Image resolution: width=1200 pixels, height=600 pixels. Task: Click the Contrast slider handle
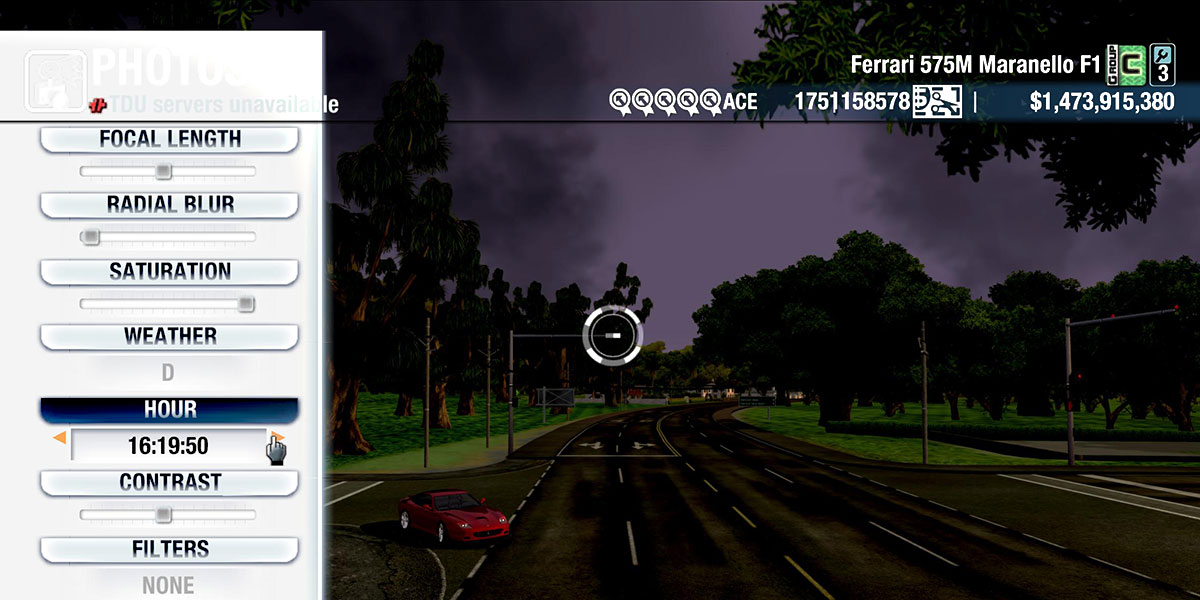tap(163, 515)
